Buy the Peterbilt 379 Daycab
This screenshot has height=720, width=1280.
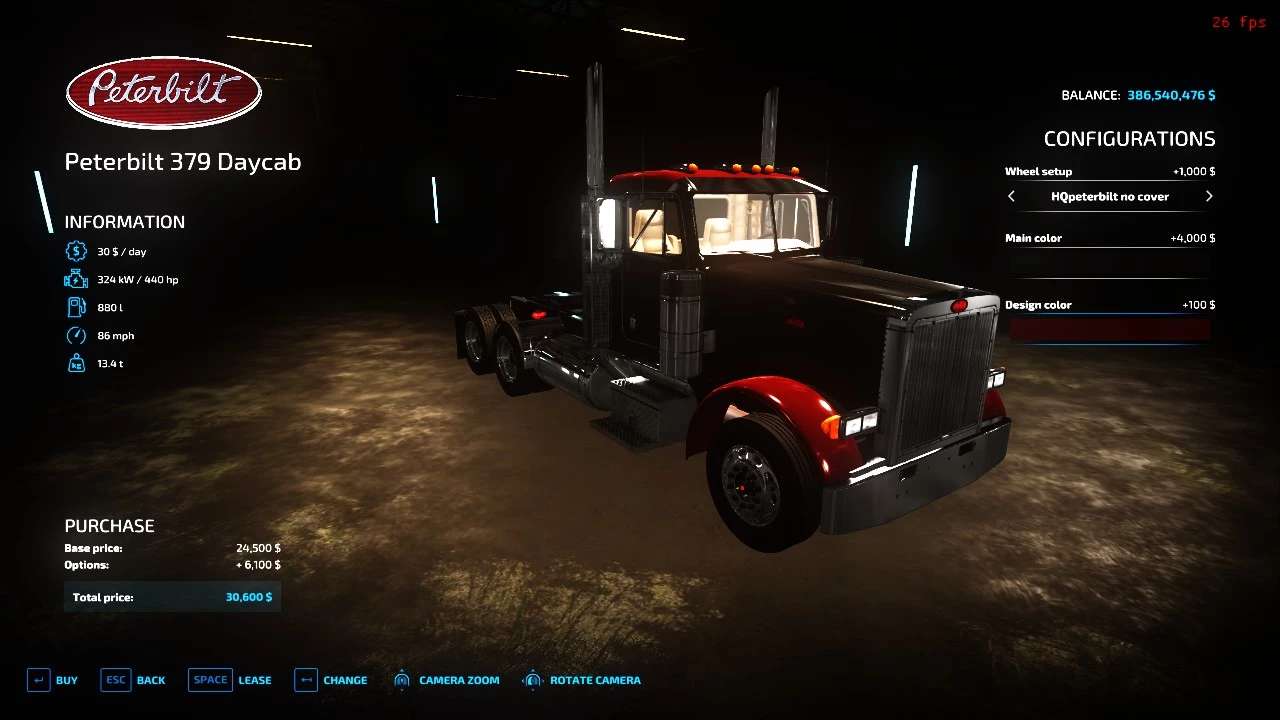(x=52, y=680)
